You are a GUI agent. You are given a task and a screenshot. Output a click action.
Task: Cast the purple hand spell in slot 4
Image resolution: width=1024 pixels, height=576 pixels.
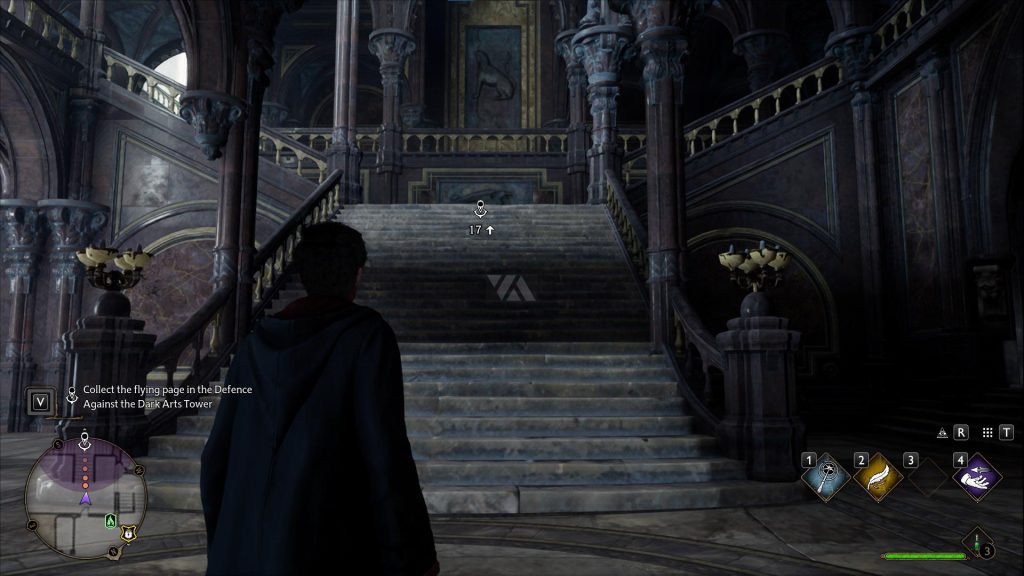[977, 477]
